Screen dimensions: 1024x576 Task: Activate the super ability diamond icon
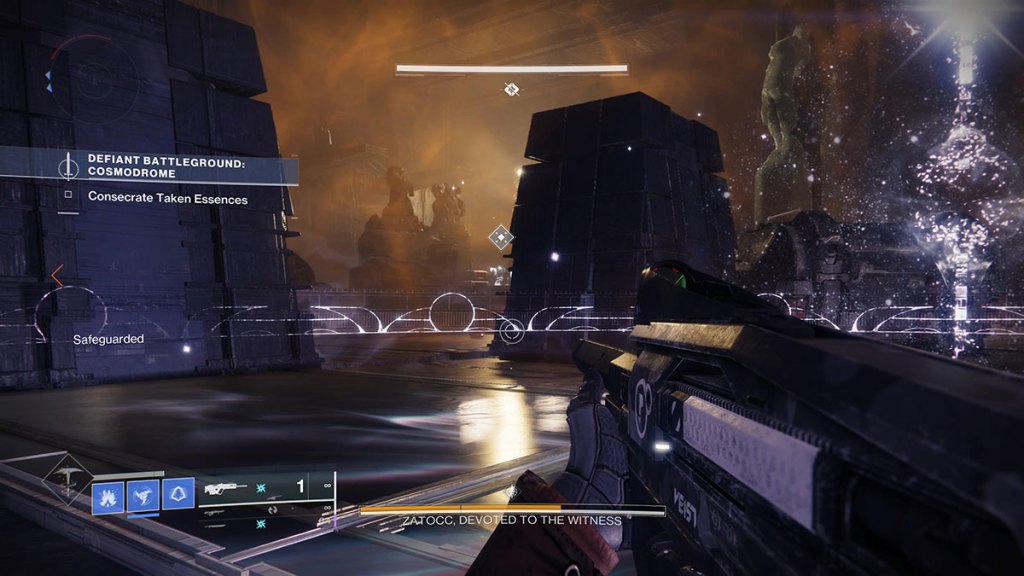(67, 478)
